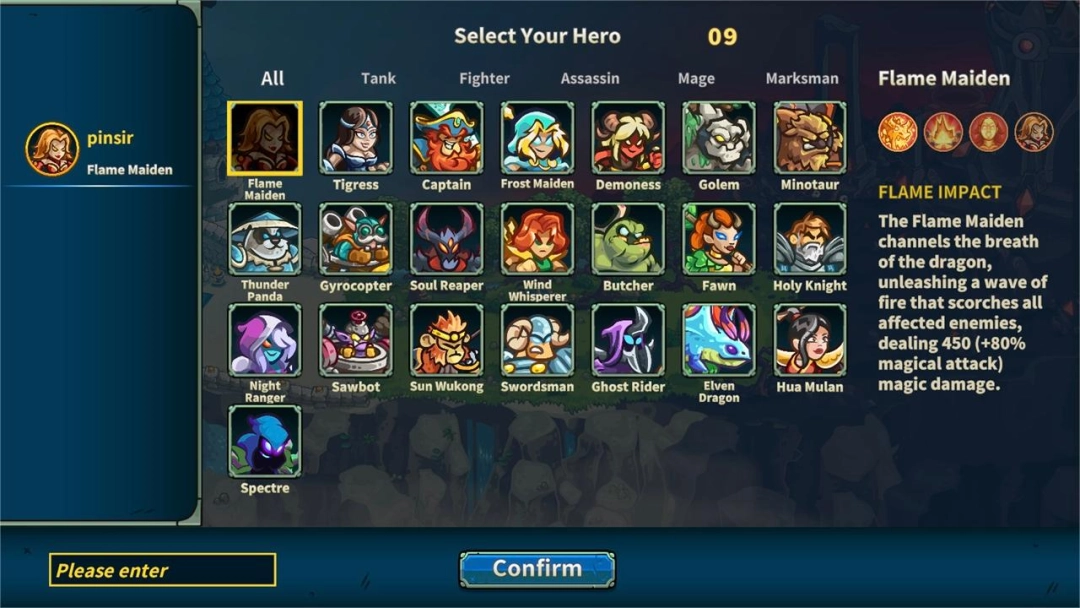Show only Fighter heroes
1080x608 pixels.
[x=484, y=78]
